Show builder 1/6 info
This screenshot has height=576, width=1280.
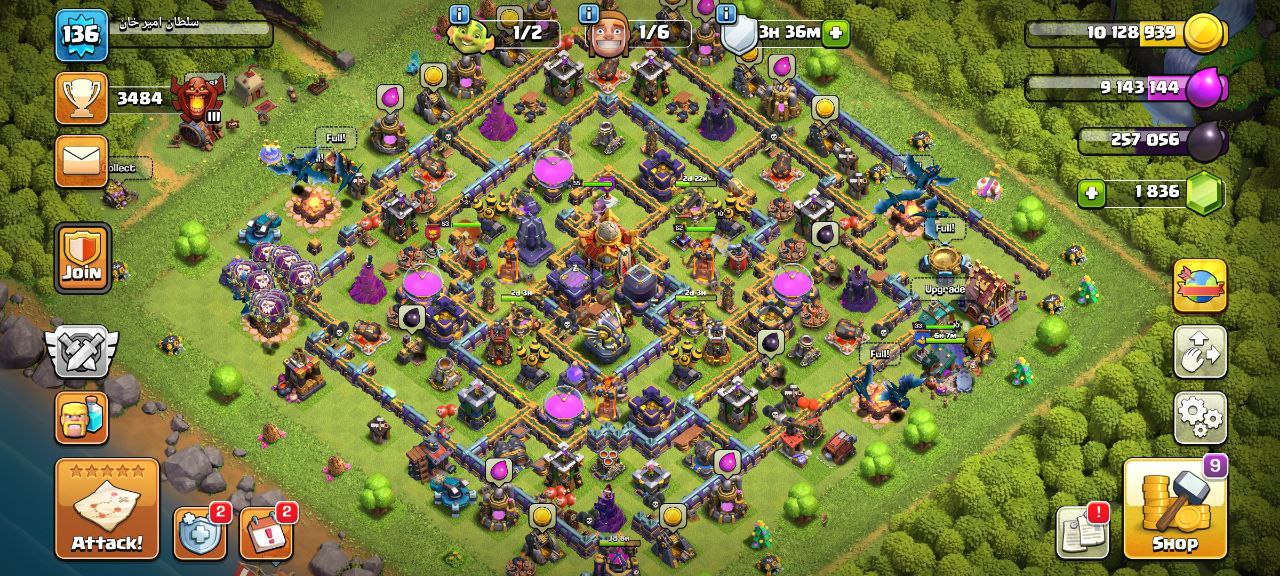pyautogui.click(x=589, y=14)
